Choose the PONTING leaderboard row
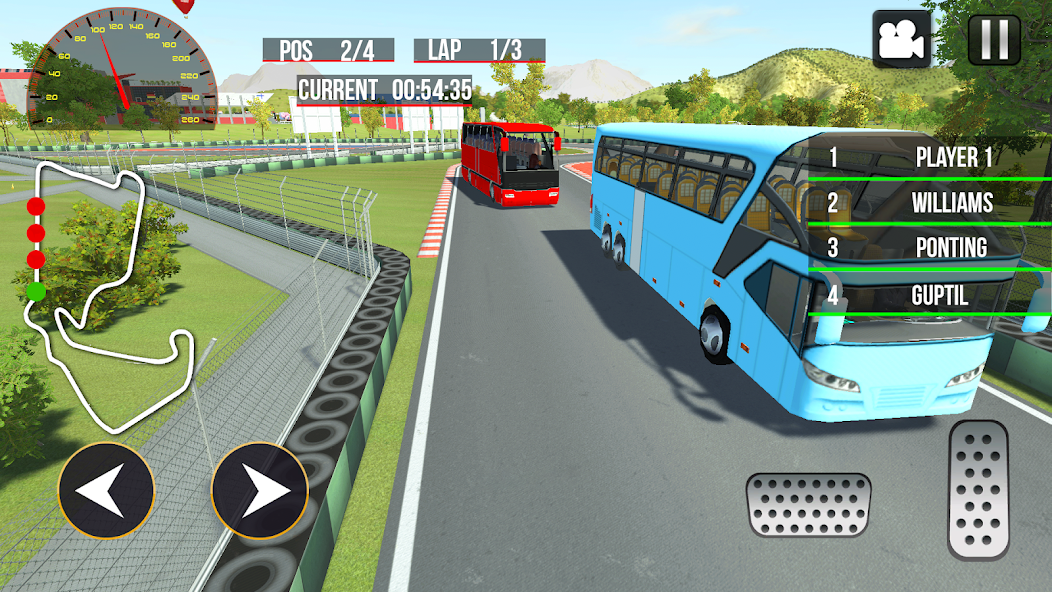Viewport: 1052px width, 592px height. click(928, 248)
